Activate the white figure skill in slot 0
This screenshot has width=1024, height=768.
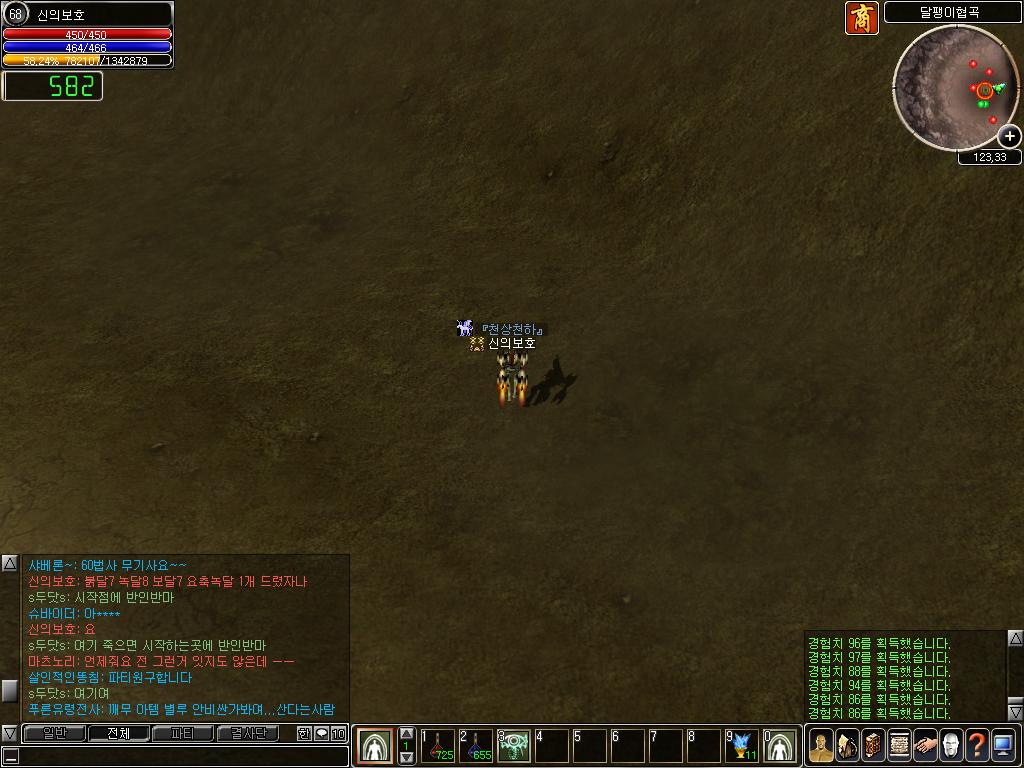click(781, 746)
